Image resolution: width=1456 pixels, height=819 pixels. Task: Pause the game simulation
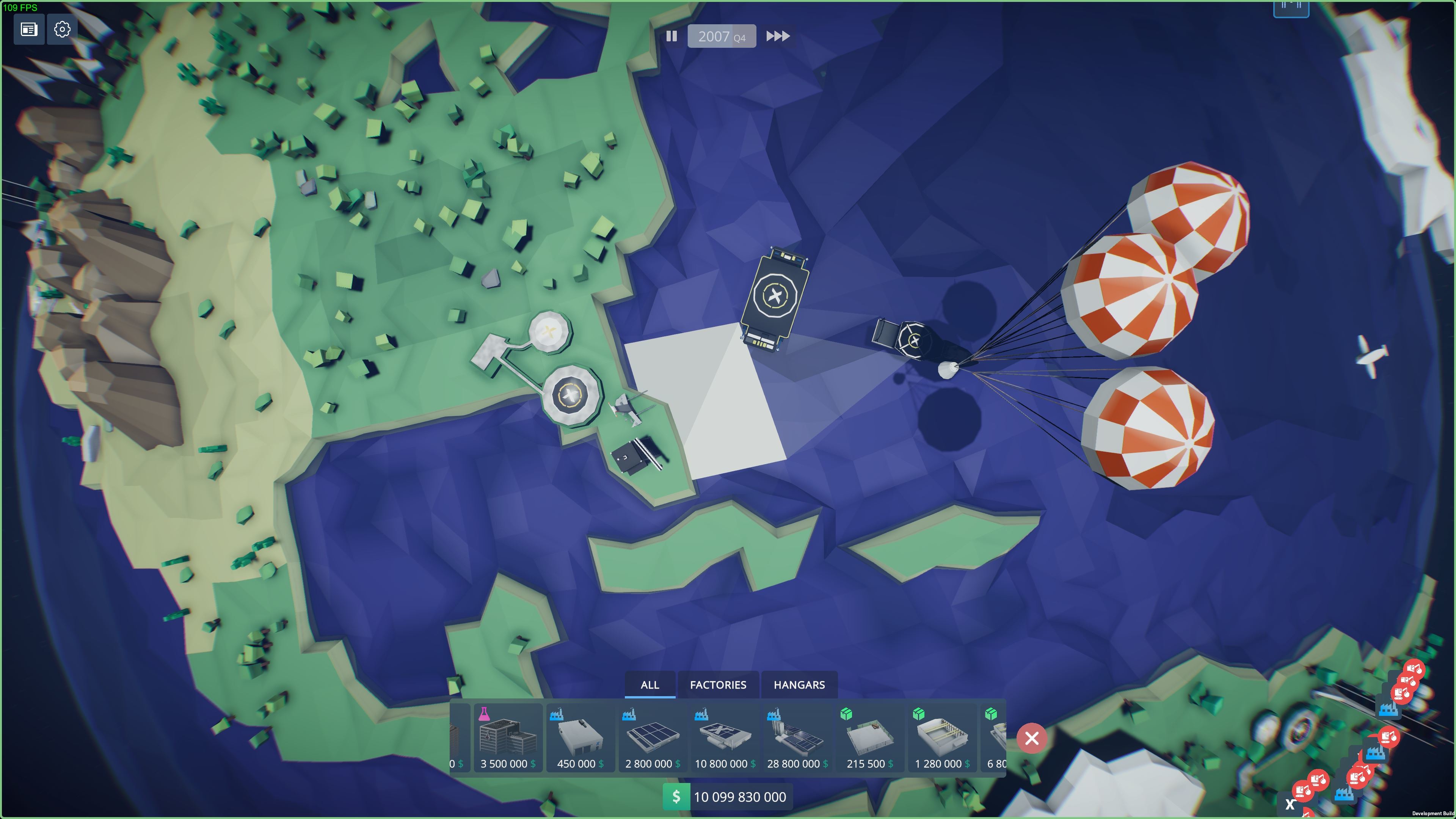(x=672, y=36)
